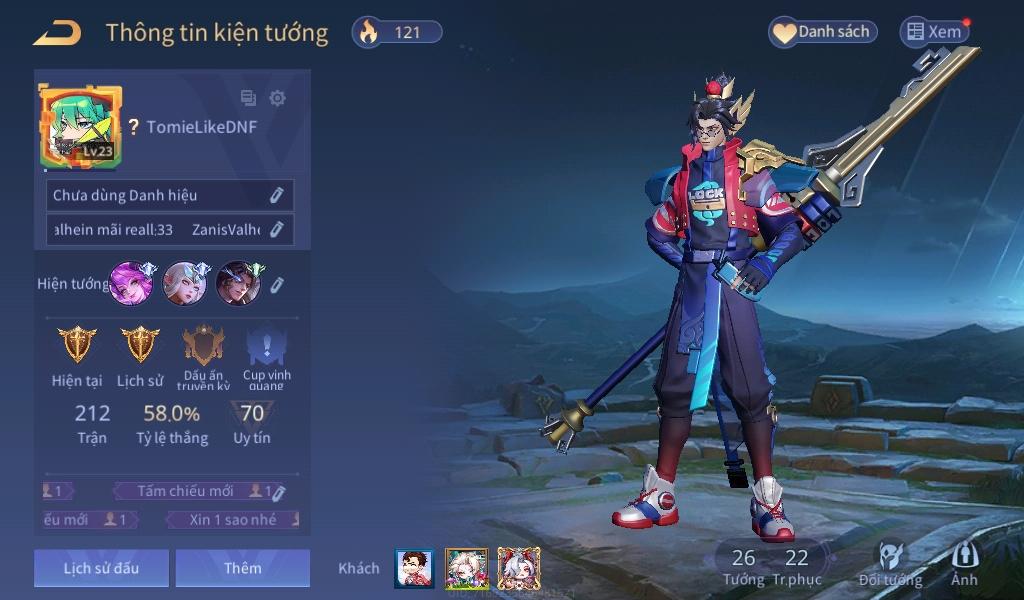Open profile settings gear icon
This screenshot has height=600, width=1024.
point(278,98)
